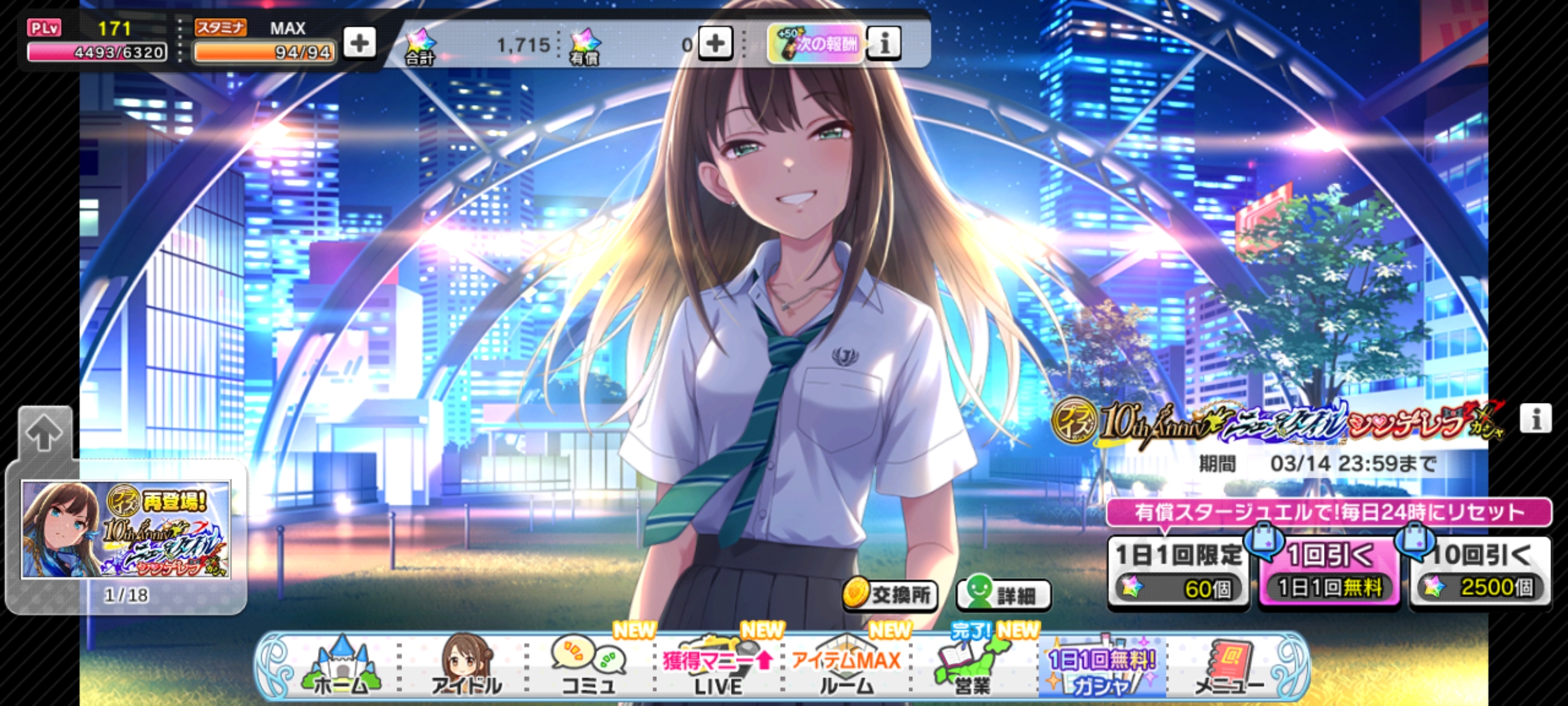Add stamina with the plus button
Viewport: 1568px width, 706px height.
359,44
